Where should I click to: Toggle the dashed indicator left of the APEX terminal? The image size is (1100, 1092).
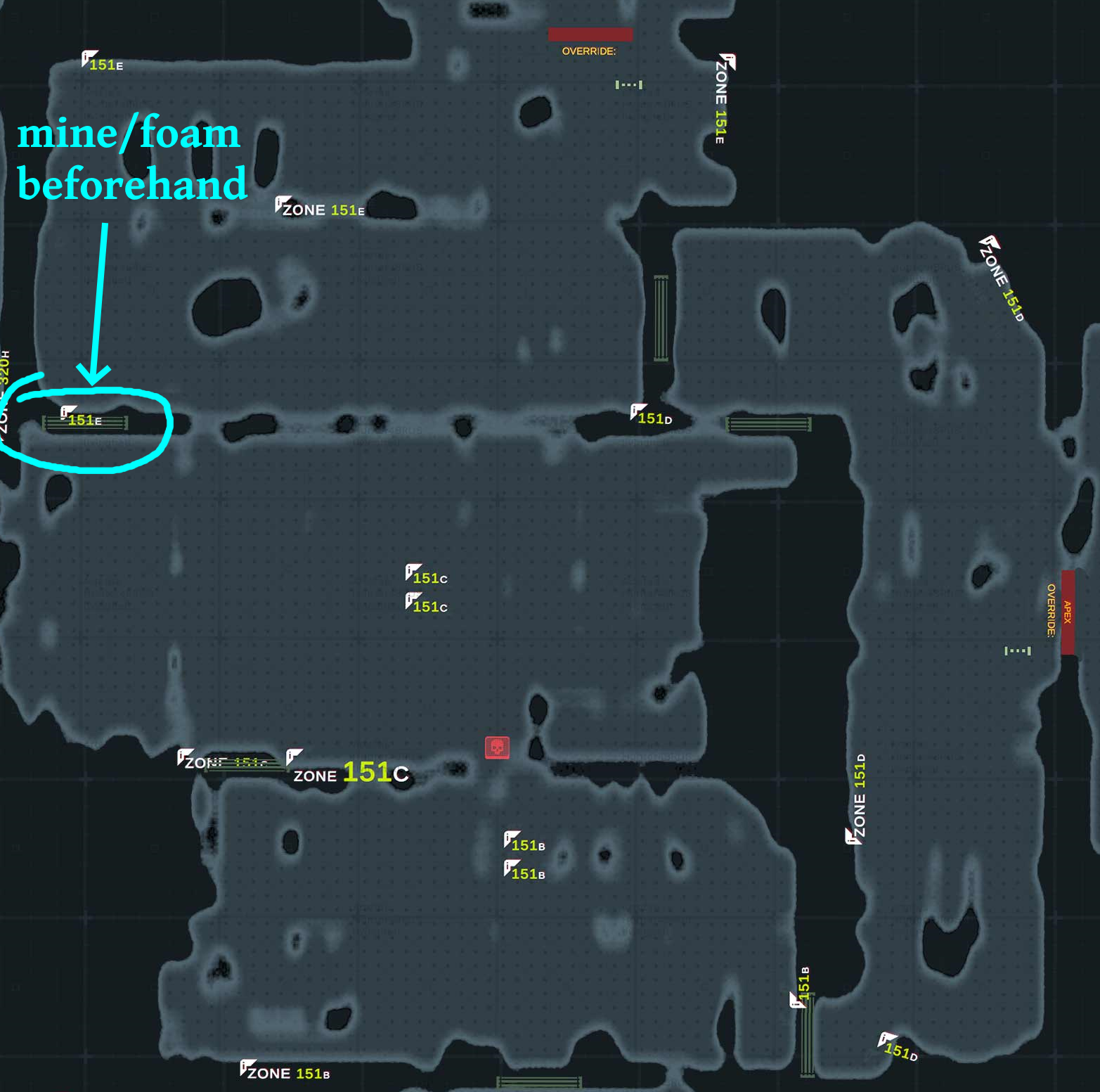point(1017,652)
